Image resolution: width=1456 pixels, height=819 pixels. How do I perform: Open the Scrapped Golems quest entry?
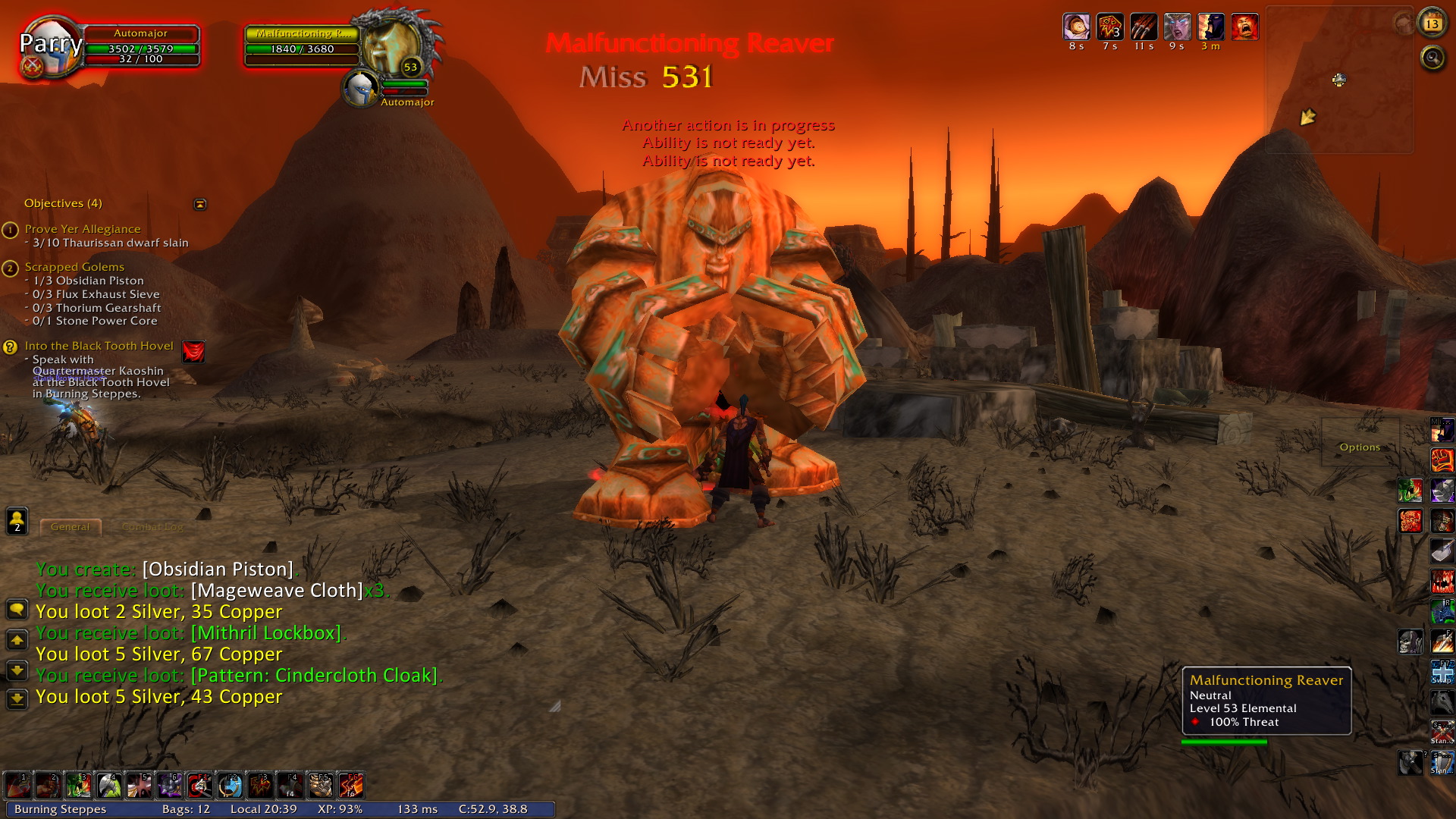pos(74,267)
